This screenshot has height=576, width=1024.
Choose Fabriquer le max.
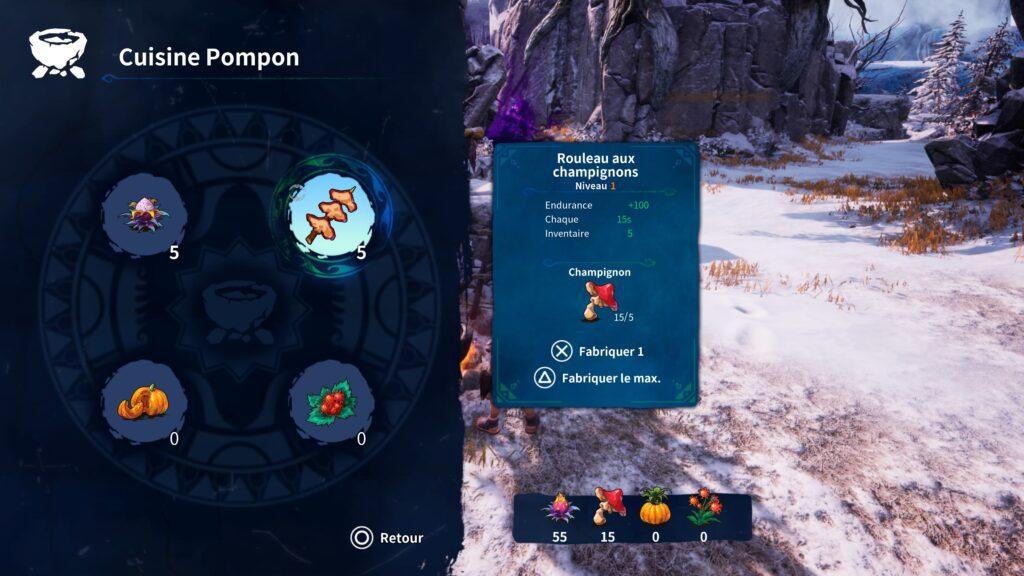[597, 378]
